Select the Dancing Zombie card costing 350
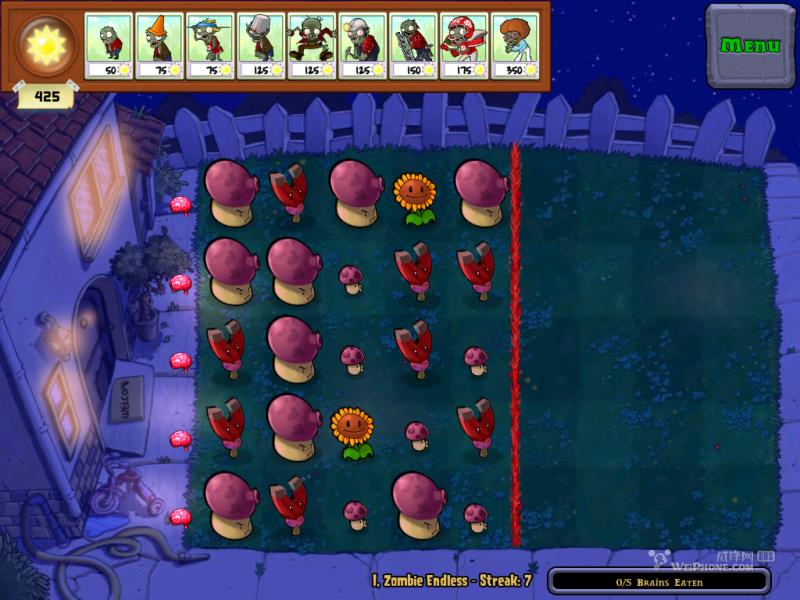 515,45
